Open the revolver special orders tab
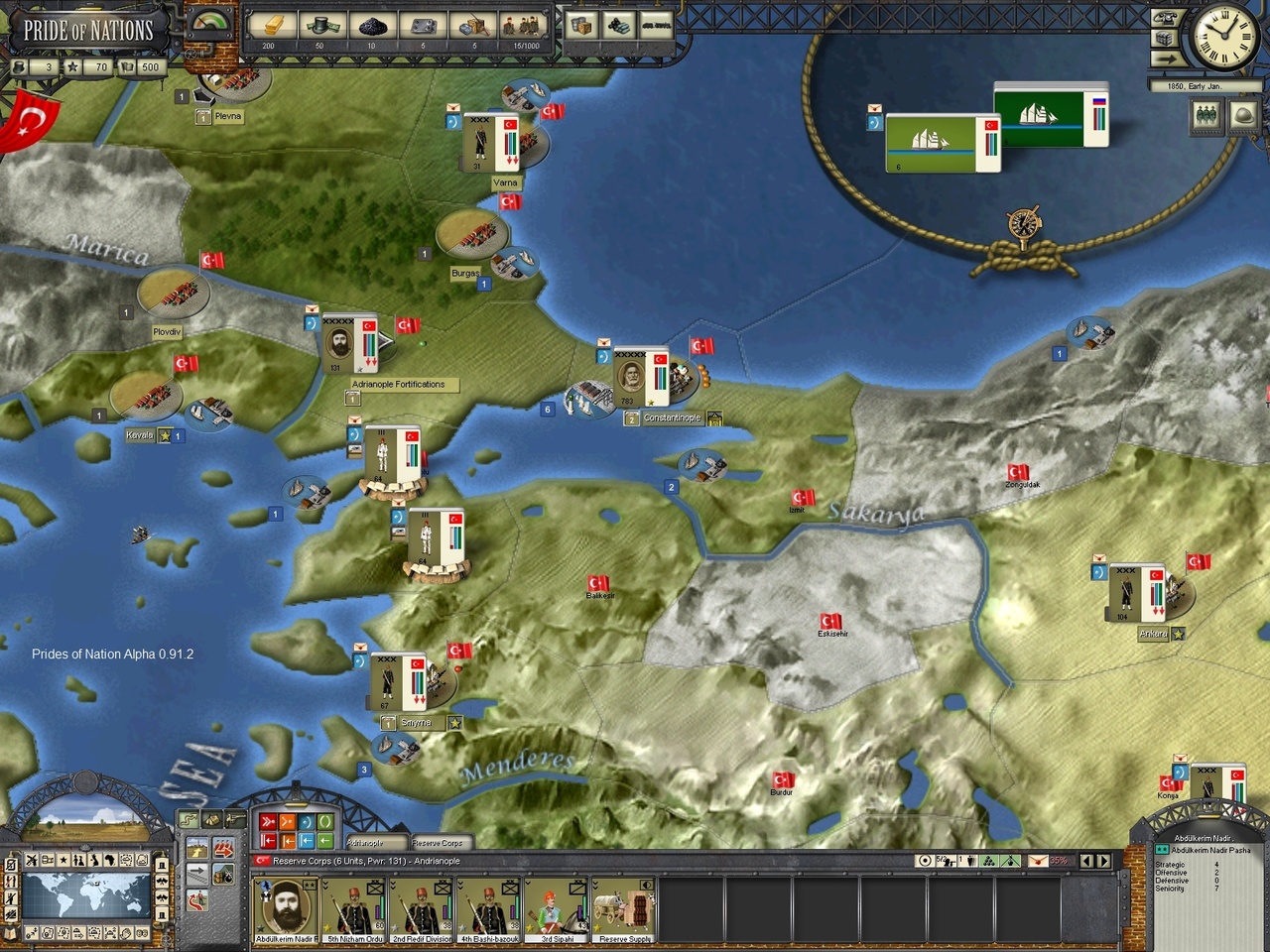This screenshot has width=1270, height=952. tap(234, 819)
